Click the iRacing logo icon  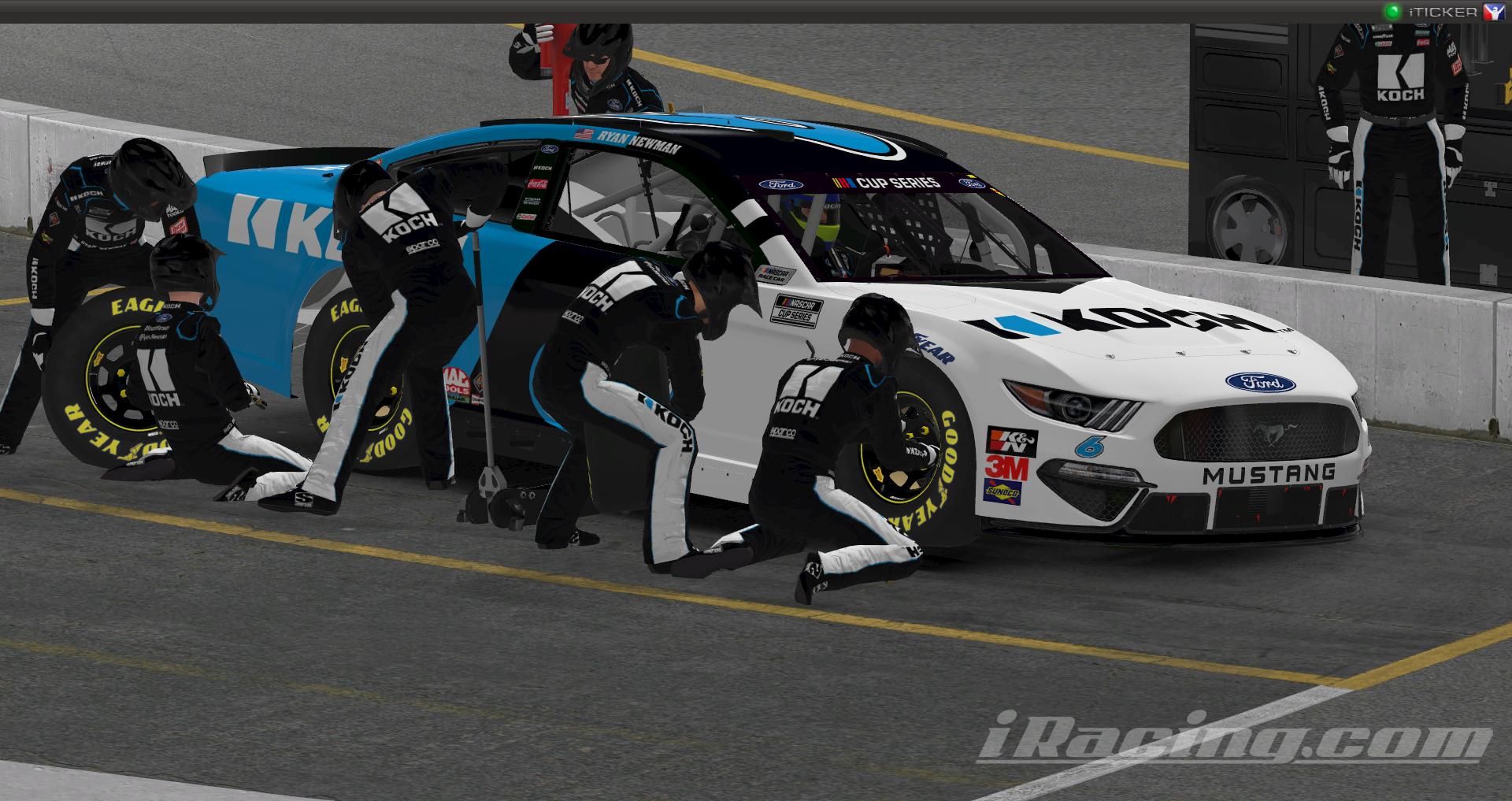(x=1493, y=12)
